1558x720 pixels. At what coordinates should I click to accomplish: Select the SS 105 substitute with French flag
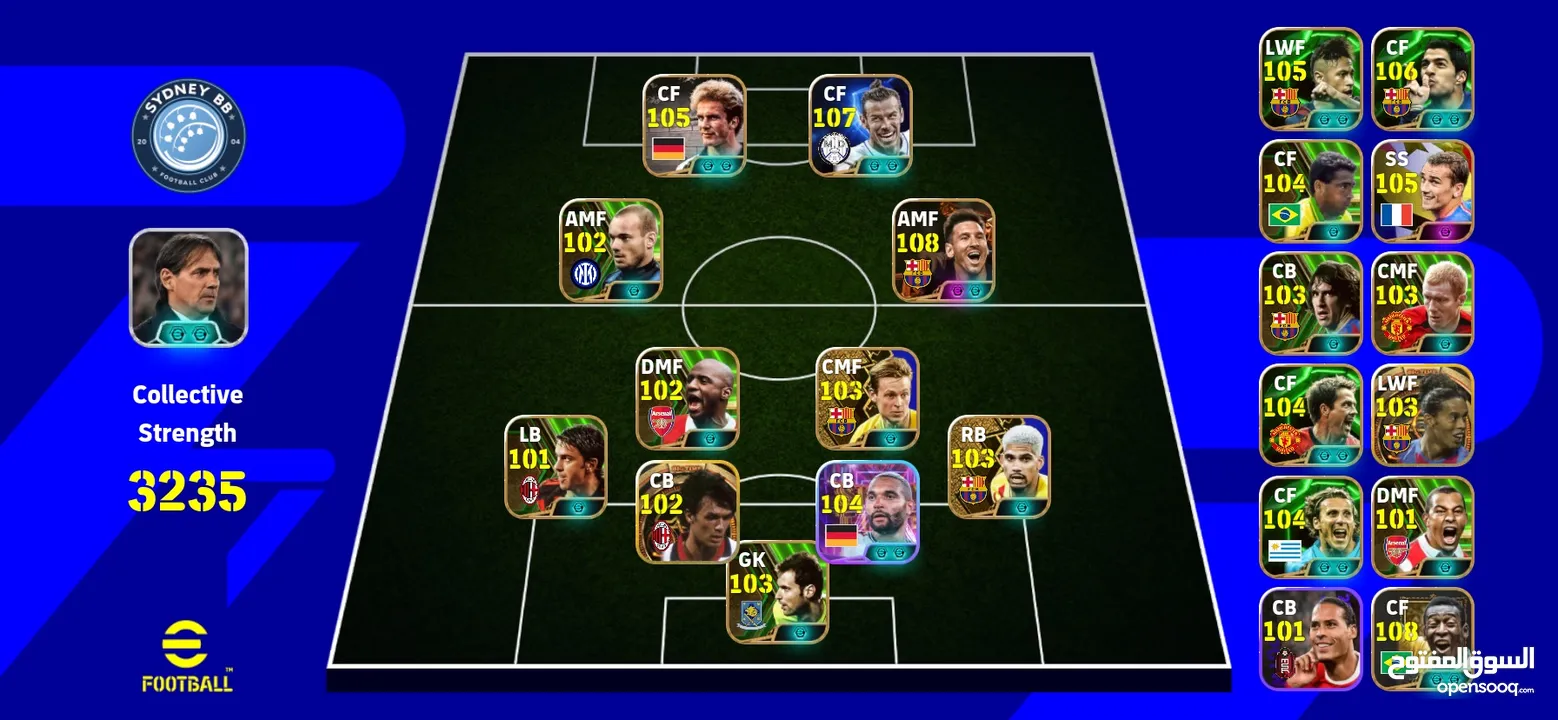pyautogui.click(x=1422, y=191)
